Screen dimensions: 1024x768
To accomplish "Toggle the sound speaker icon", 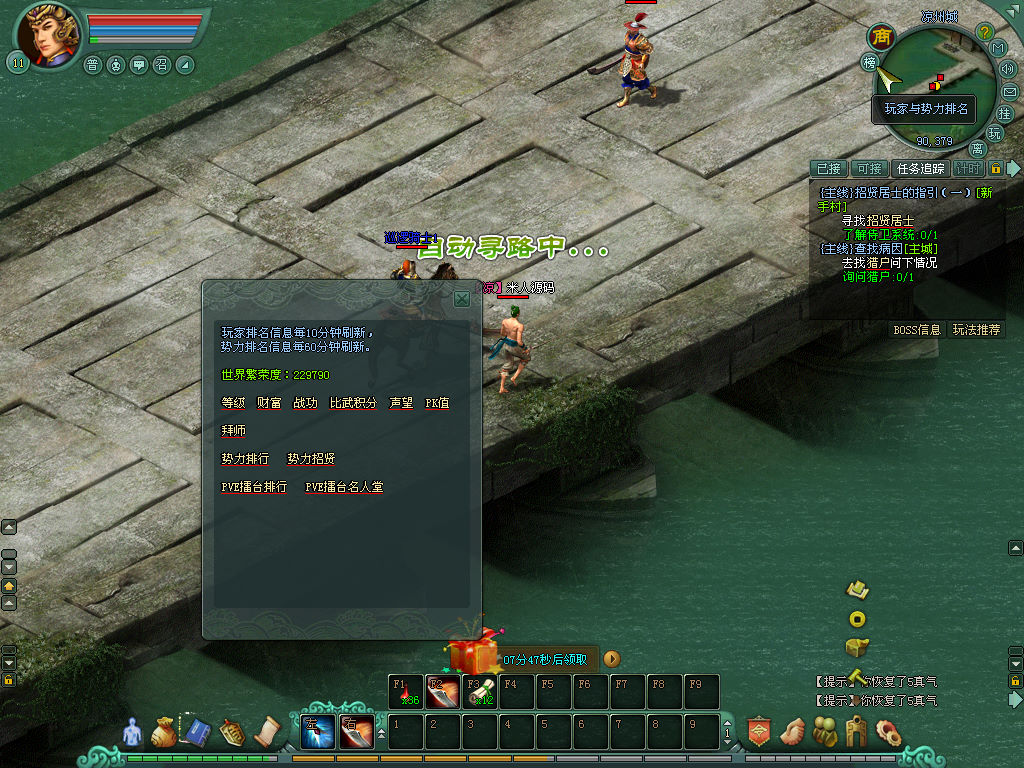I will (x=1007, y=69).
